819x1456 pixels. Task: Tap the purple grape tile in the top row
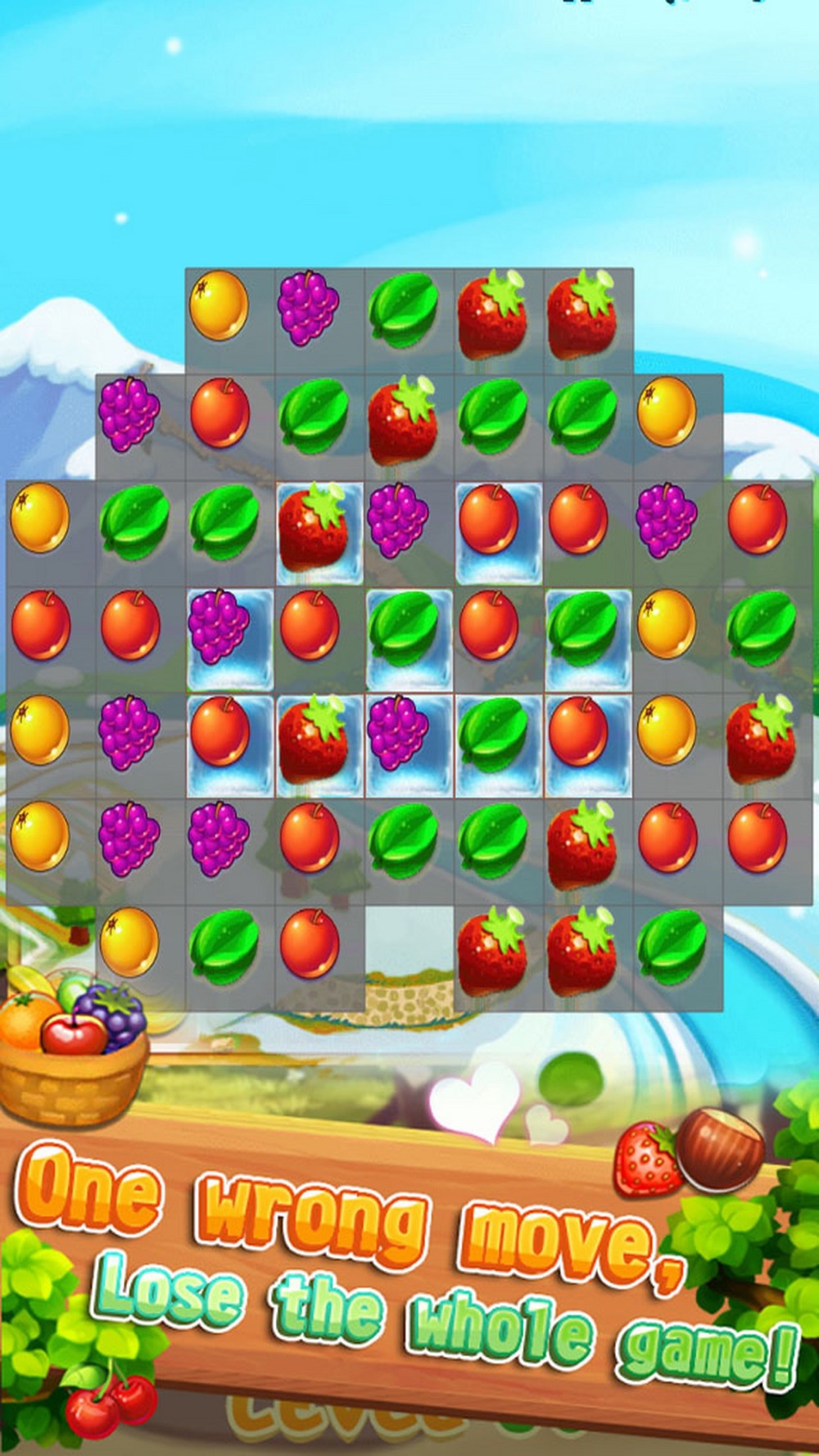(x=308, y=308)
